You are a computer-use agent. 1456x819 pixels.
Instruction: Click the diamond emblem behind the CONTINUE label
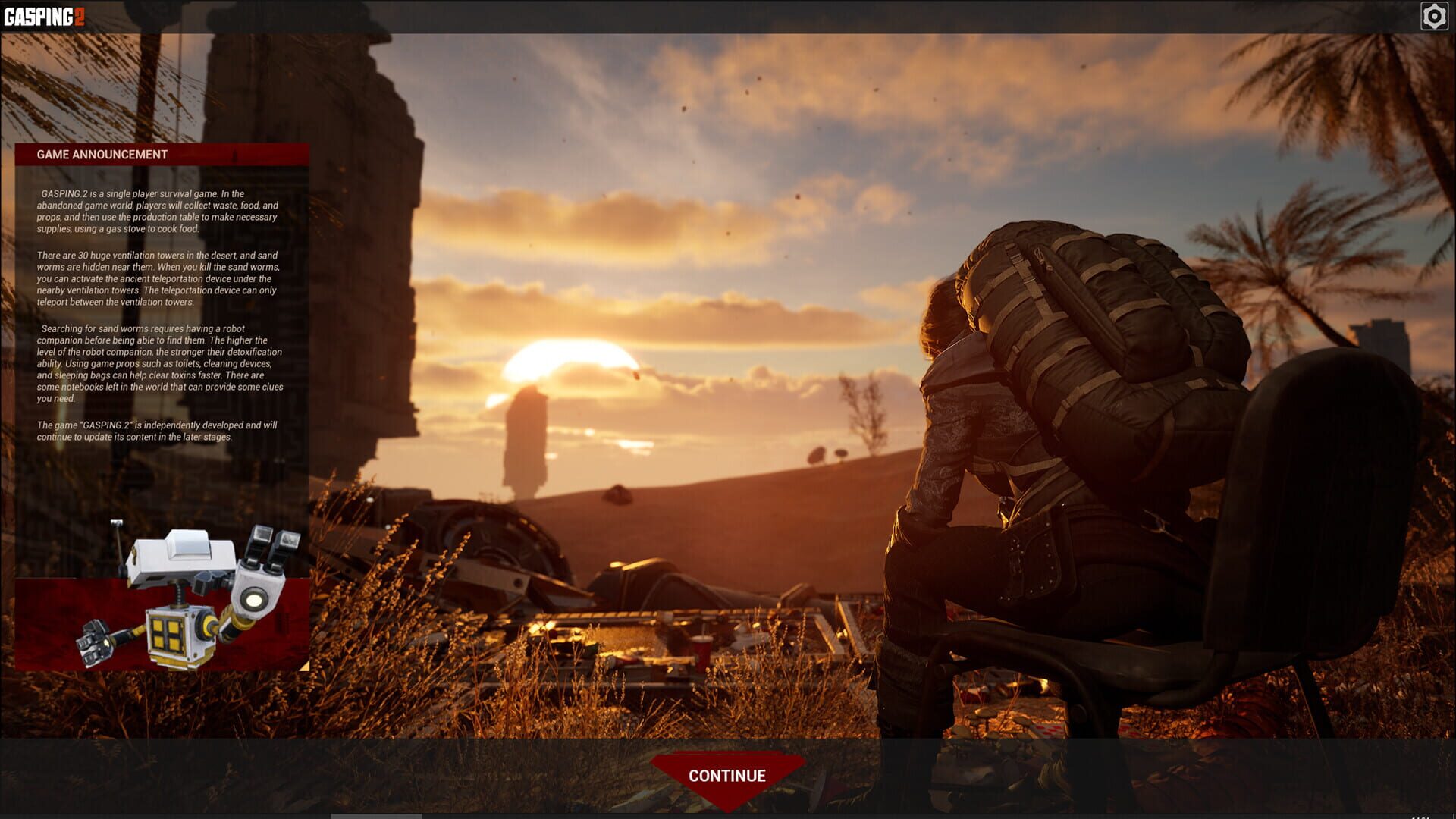pyautogui.click(x=726, y=775)
